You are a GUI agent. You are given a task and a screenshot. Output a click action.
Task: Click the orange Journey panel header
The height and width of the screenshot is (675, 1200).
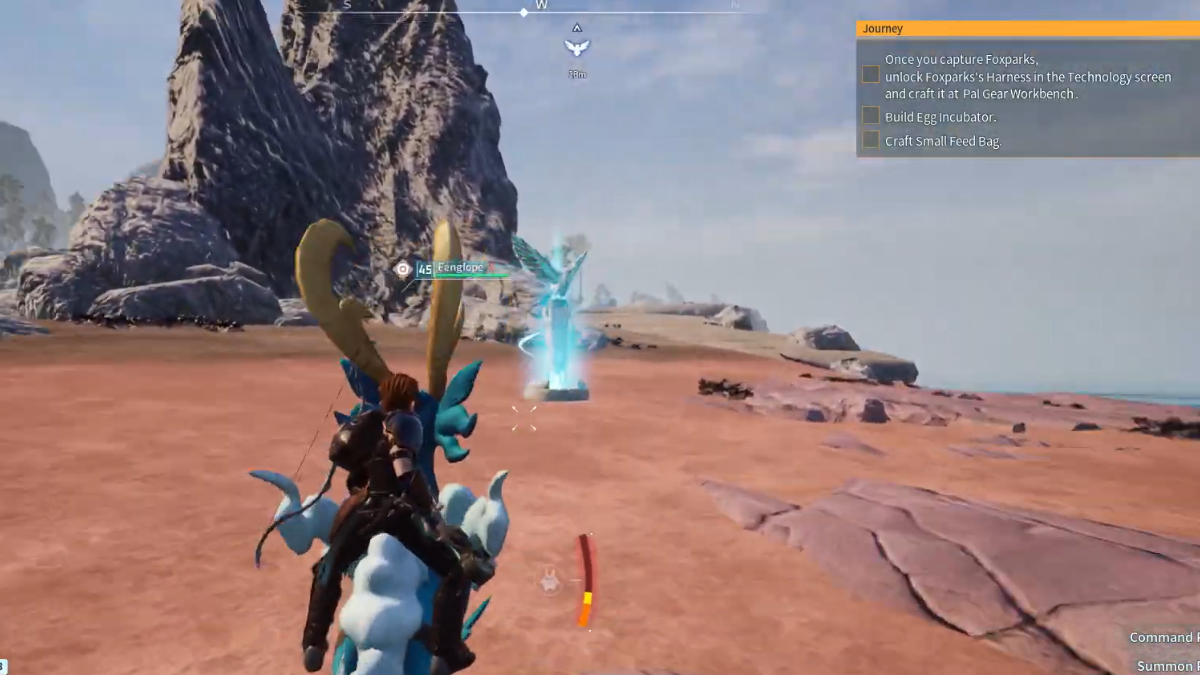pyautogui.click(x=1027, y=29)
